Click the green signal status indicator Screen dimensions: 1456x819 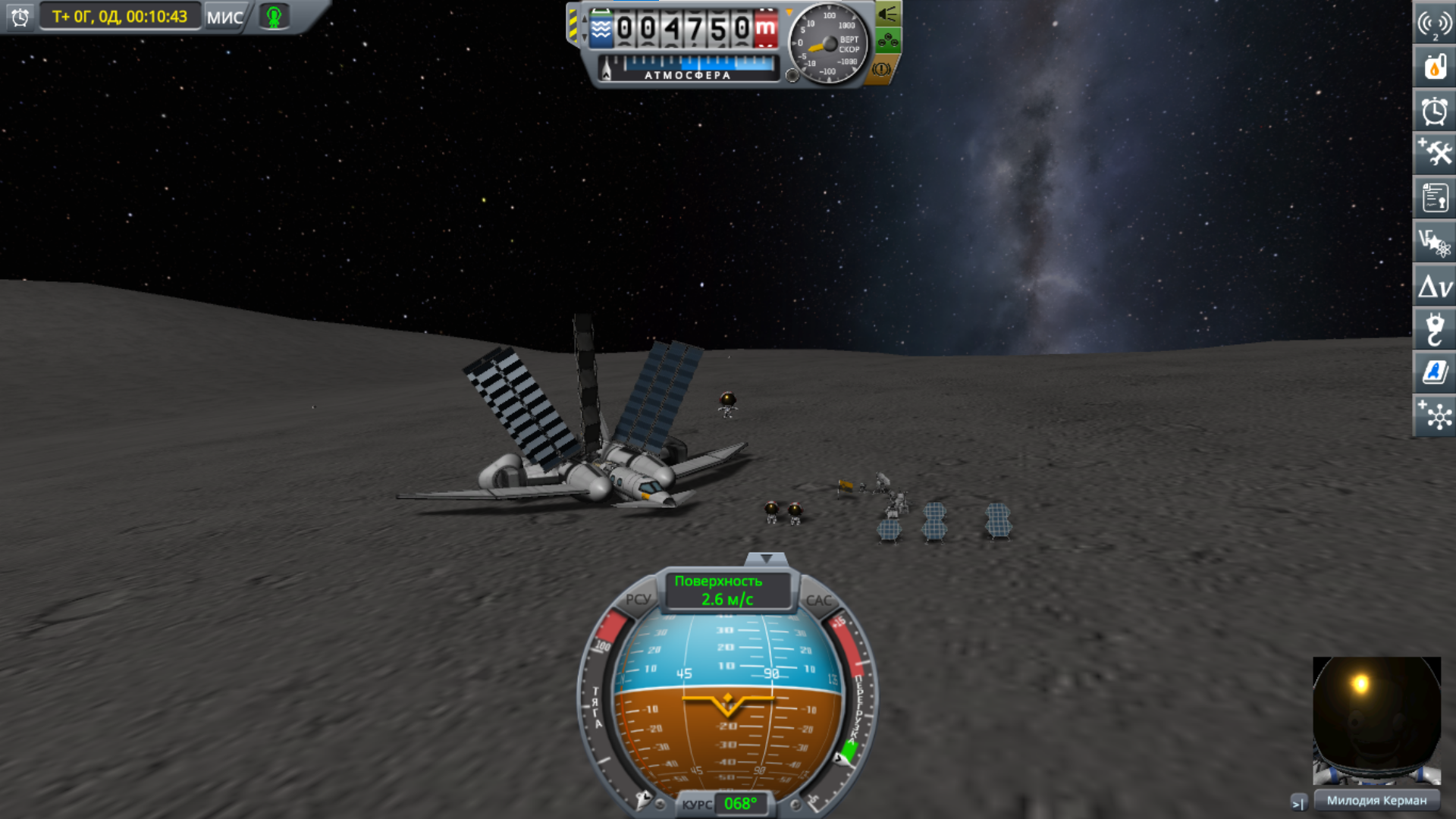274,17
